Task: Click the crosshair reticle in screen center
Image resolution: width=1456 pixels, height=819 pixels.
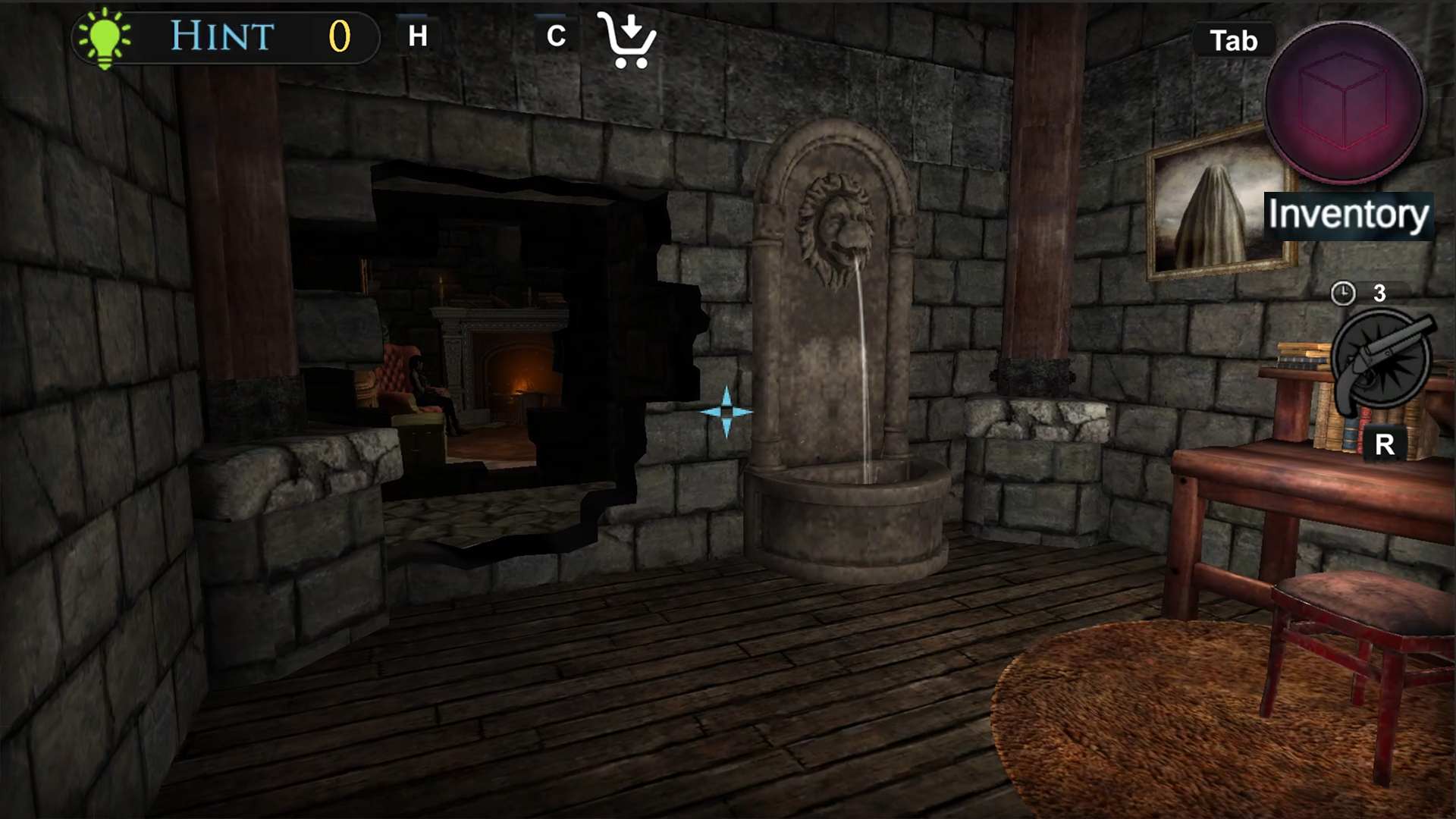Action: (x=726, y=410)
